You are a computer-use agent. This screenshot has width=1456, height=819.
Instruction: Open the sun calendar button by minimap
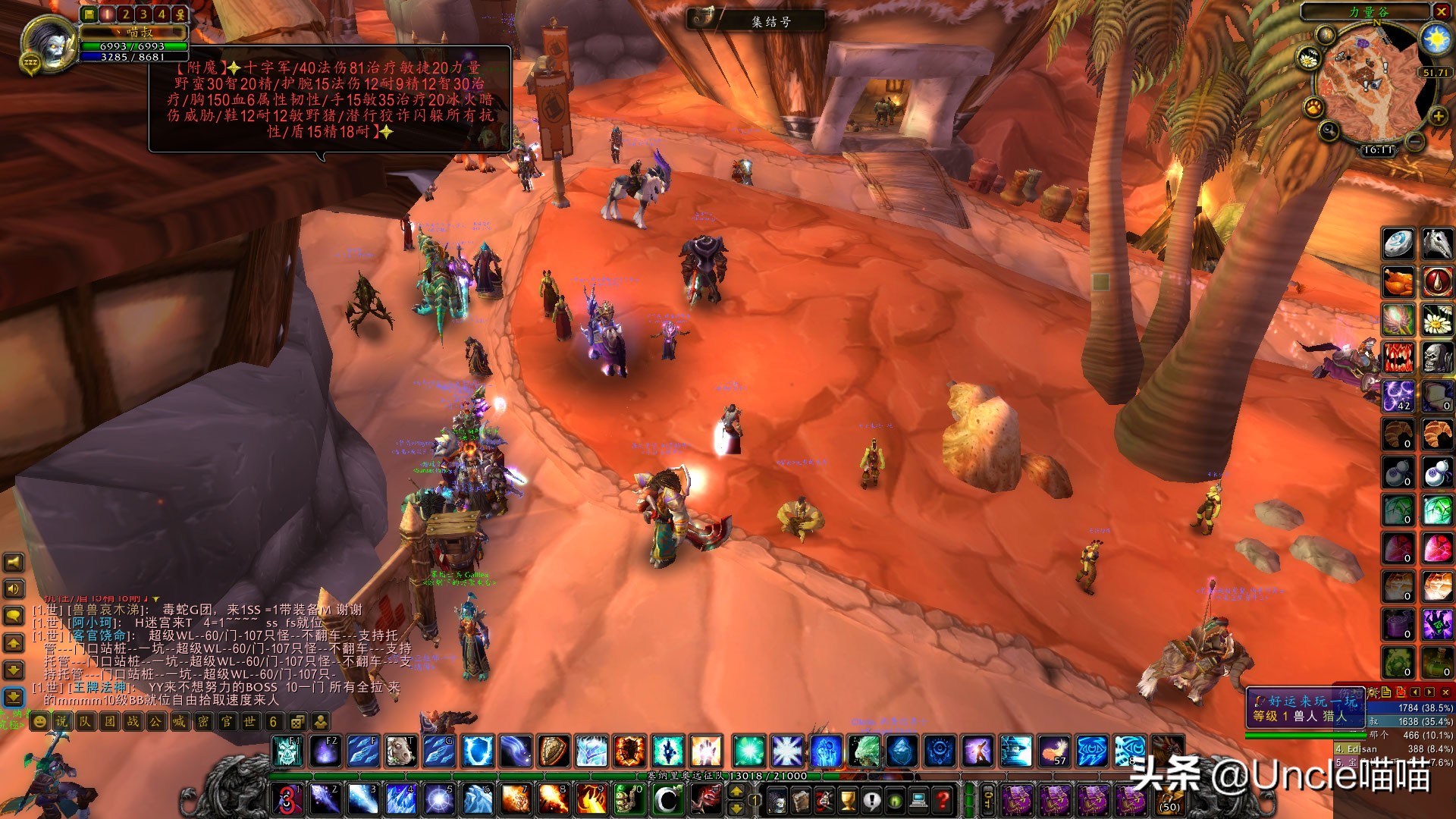1436,39
